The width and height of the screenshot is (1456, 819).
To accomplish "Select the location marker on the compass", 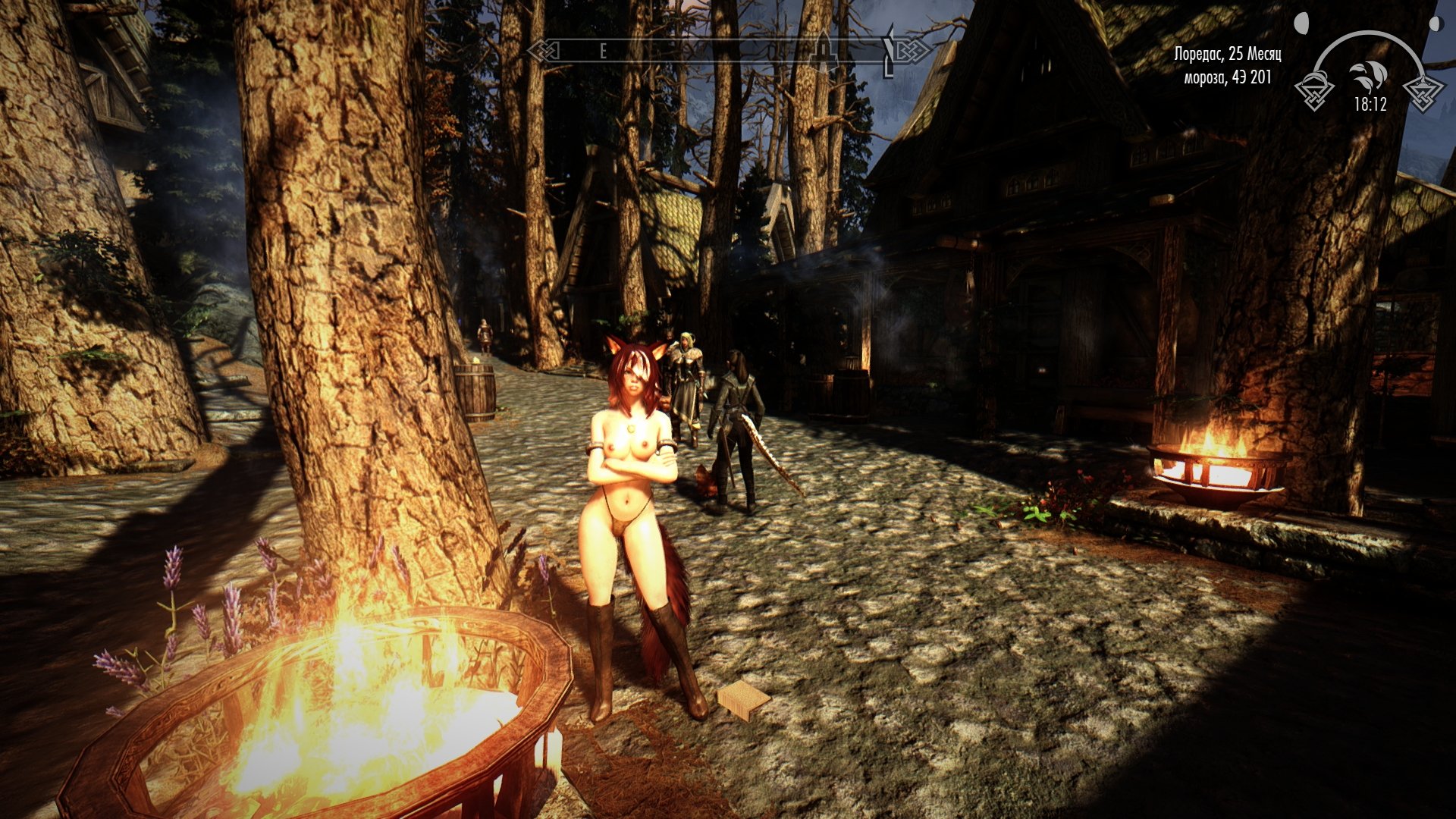I will (822, 49).
